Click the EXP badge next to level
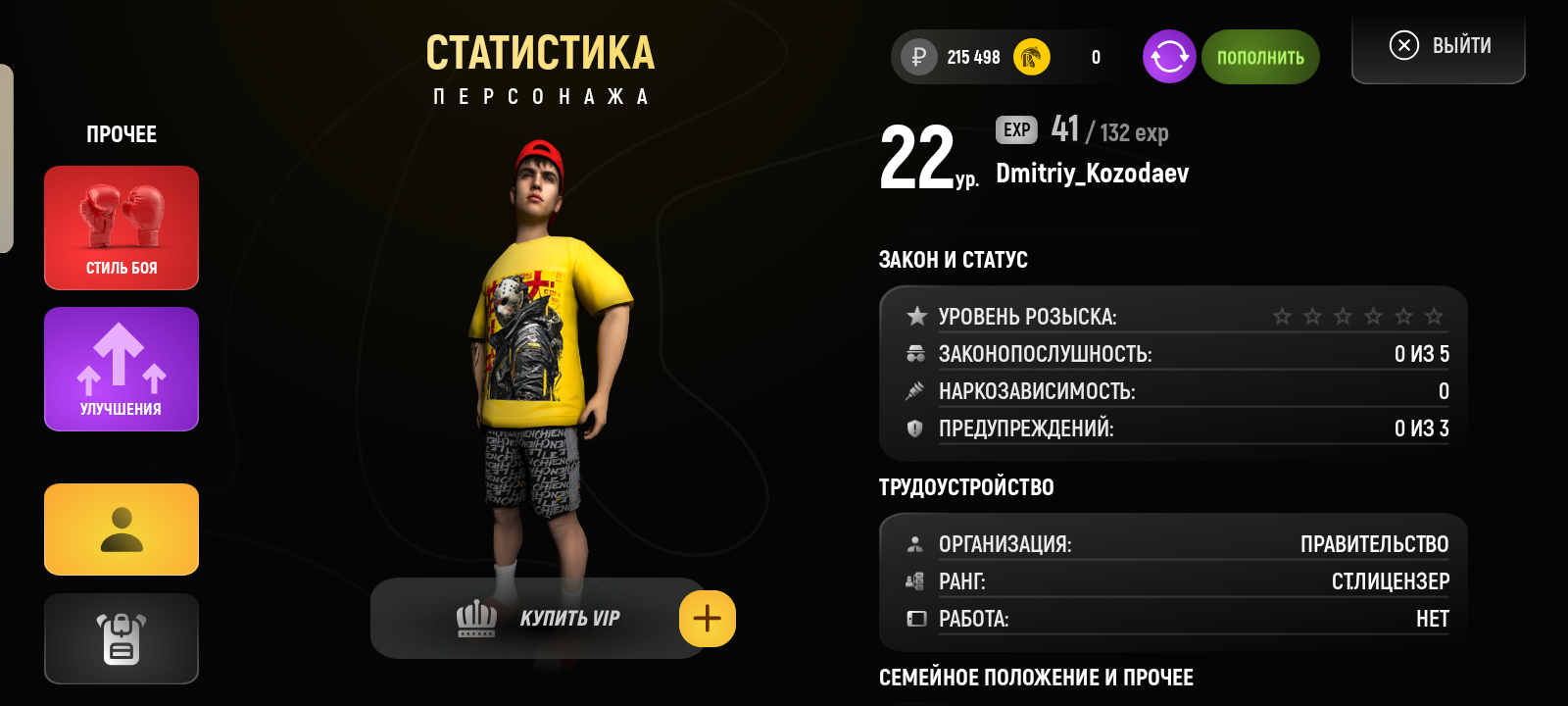The height and width of the screenshot is (706, 1568). tap(1017, 128)
